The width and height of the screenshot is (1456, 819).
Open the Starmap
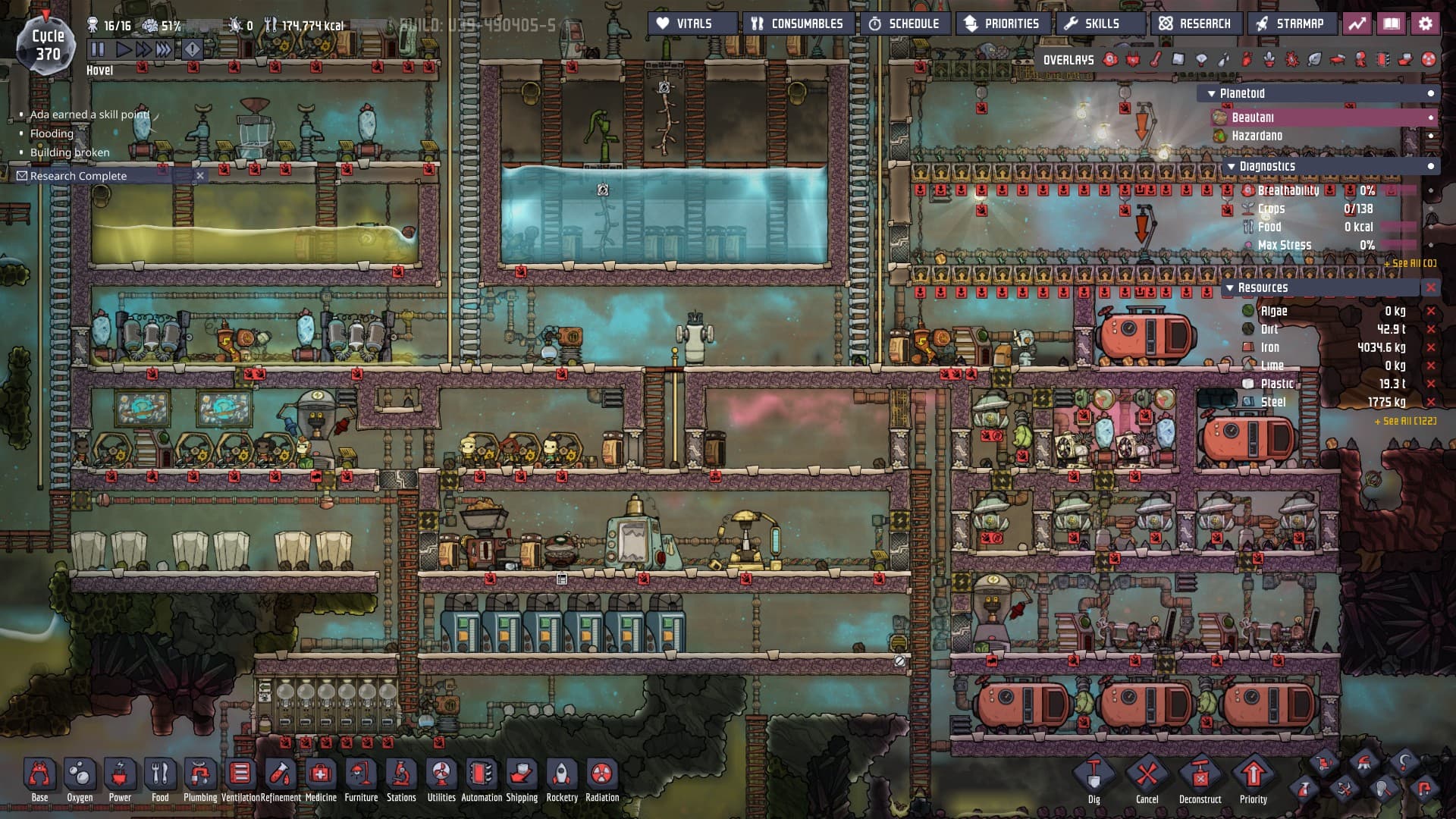tap(1291, 24)
